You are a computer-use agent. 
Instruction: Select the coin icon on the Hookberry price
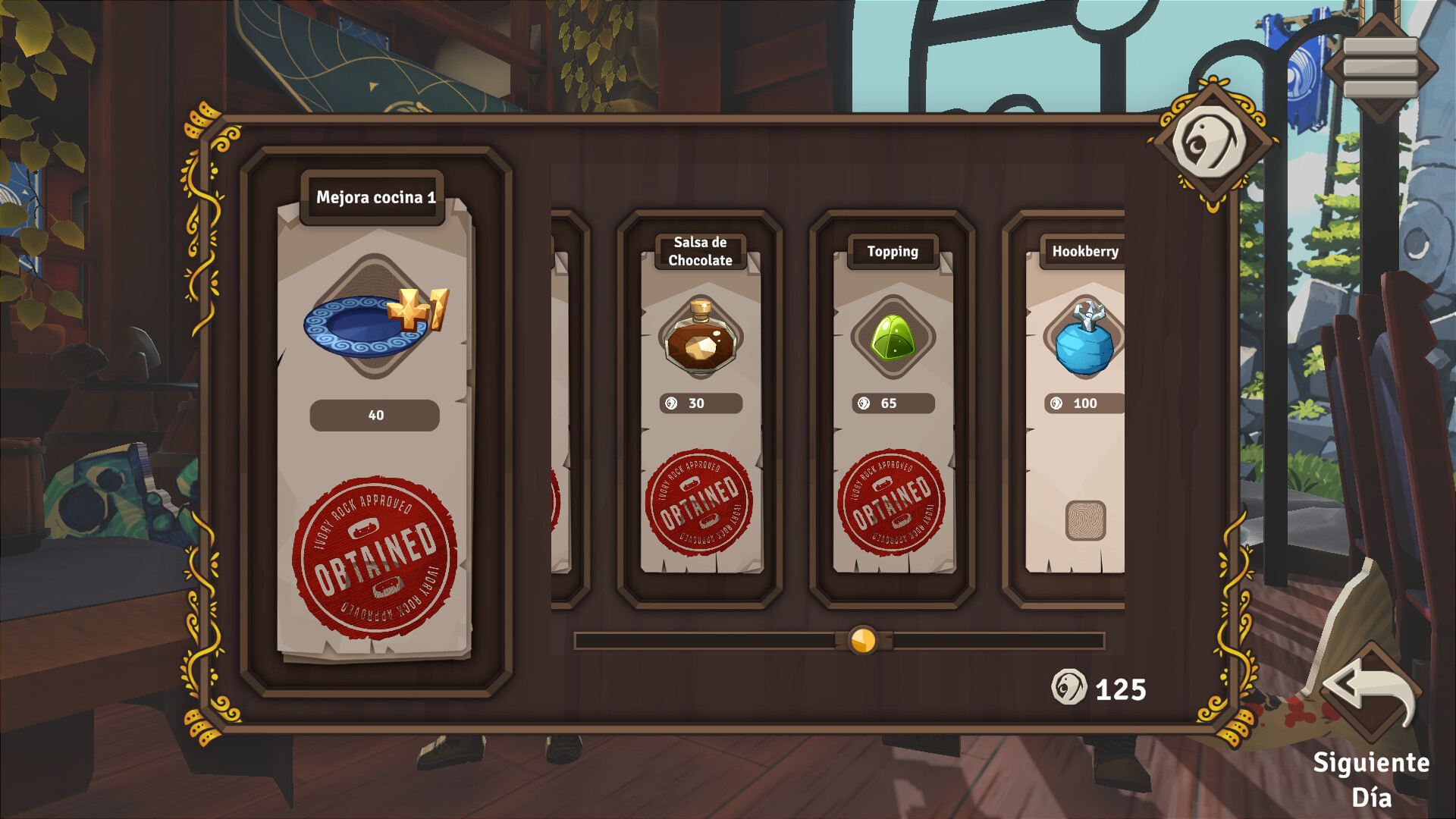pos(1053,403)
